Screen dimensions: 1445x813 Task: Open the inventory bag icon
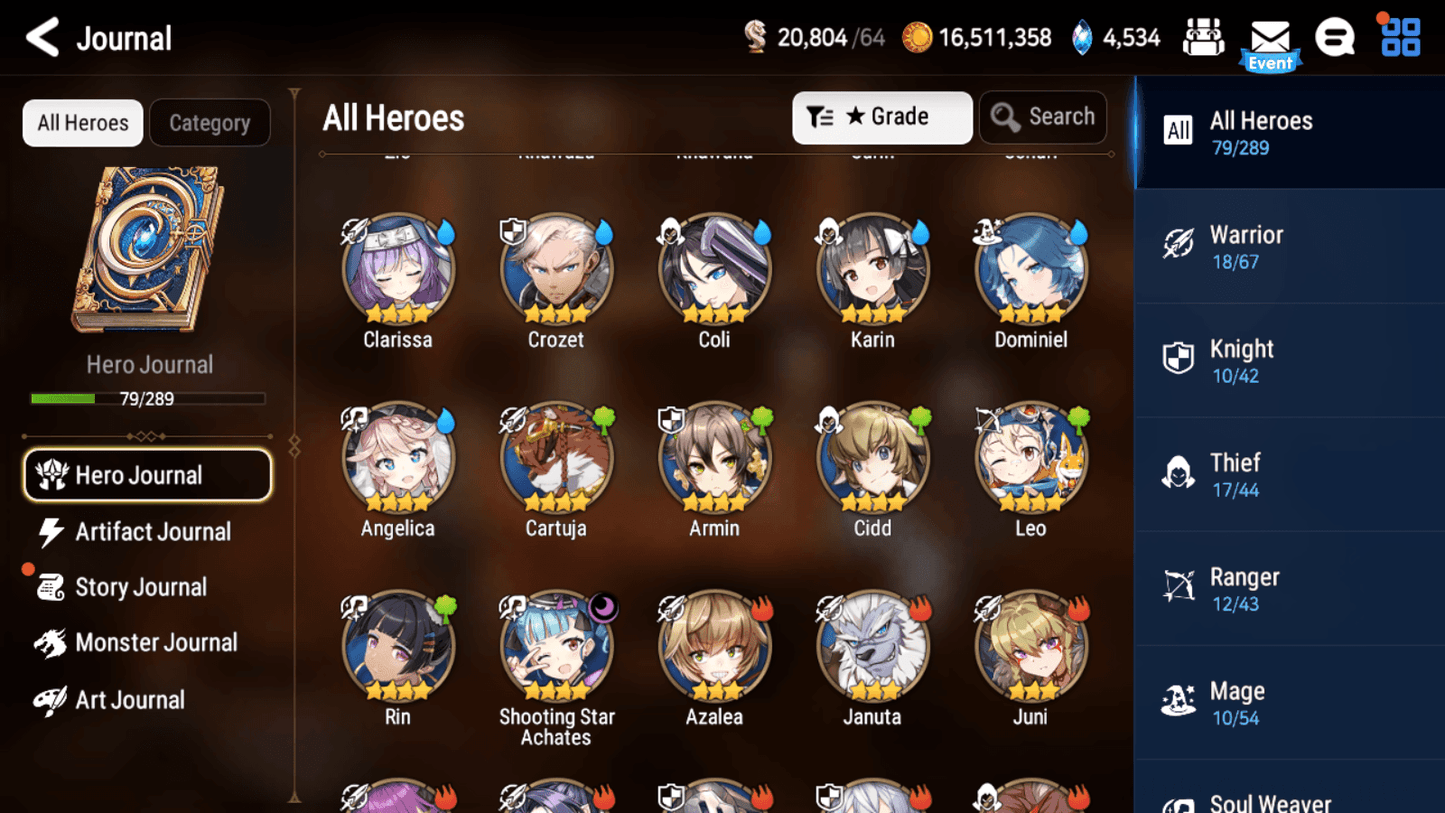point(1203,36)
